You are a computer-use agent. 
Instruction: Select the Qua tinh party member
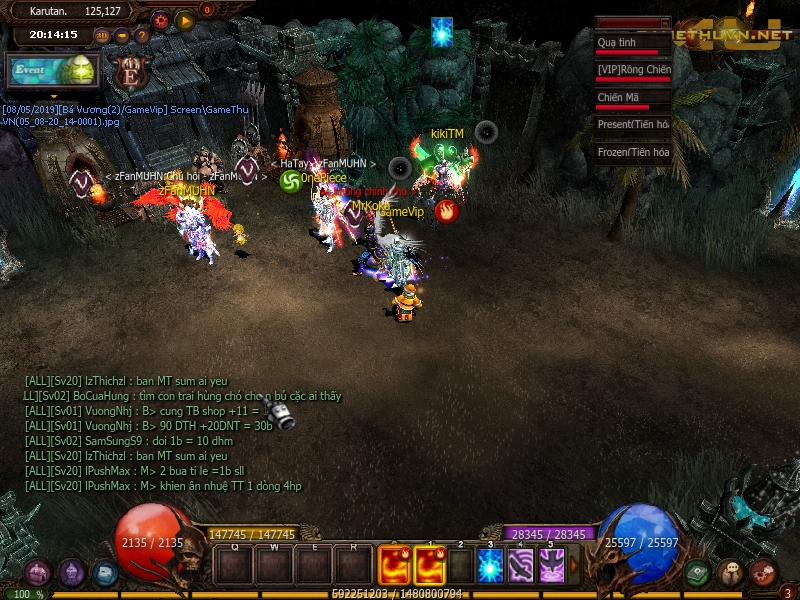632,43
